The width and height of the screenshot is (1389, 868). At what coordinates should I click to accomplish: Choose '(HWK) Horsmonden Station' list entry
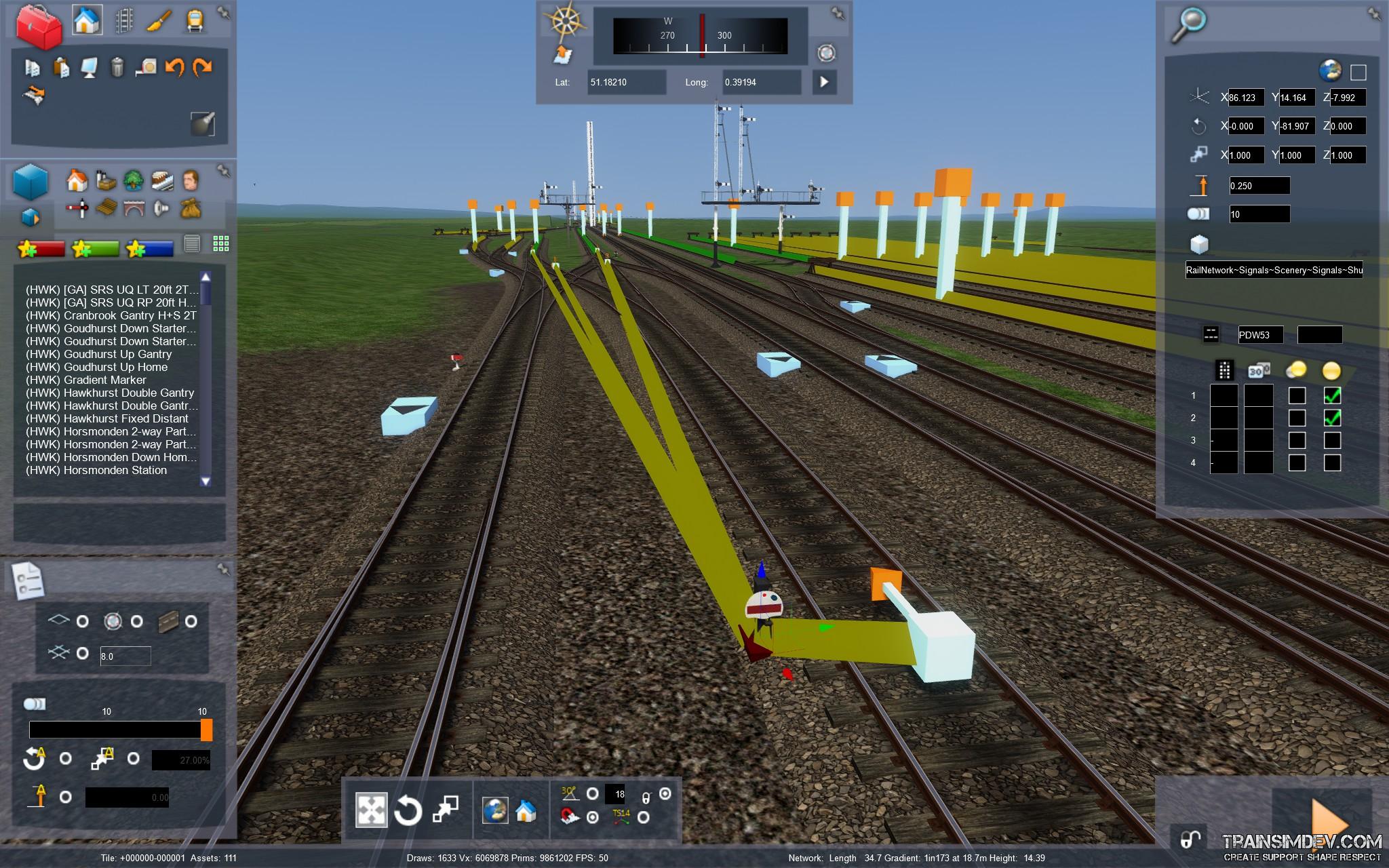pos(96,470)
